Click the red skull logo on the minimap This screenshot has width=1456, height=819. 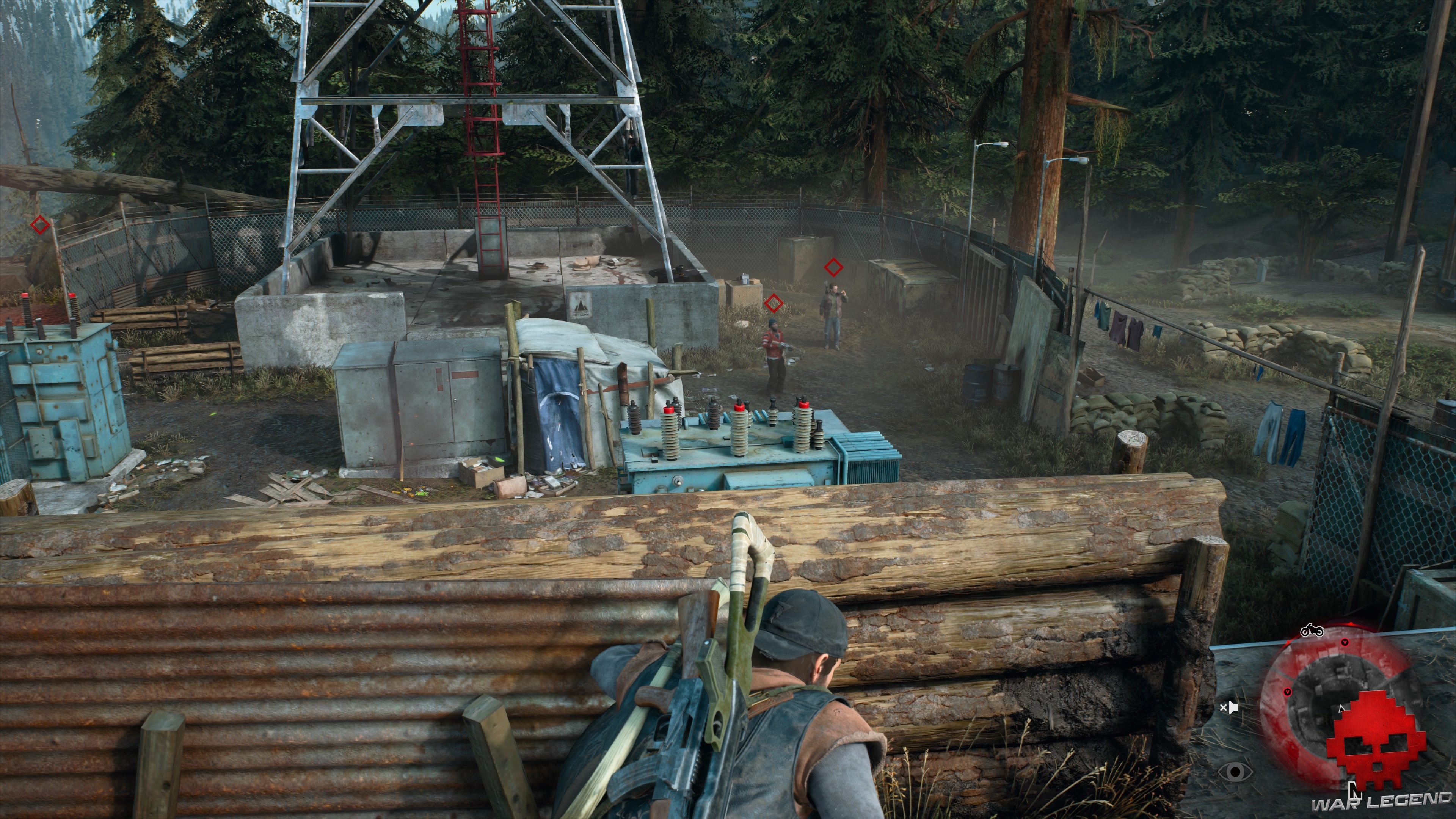point(1378,741)
